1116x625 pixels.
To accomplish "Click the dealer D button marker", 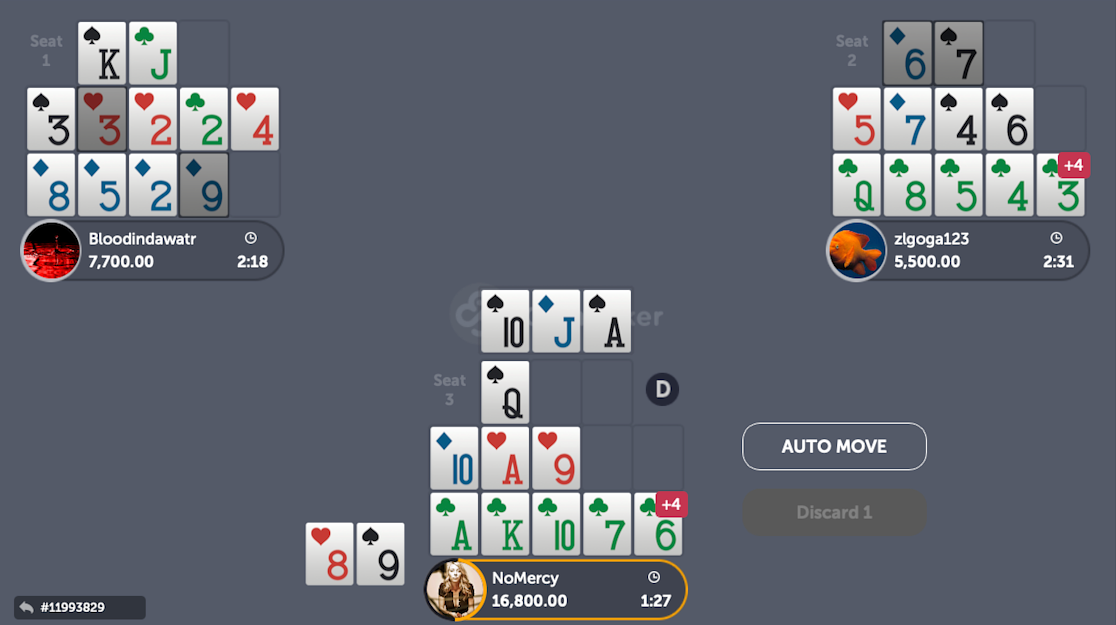I will (x=662, y=388).
